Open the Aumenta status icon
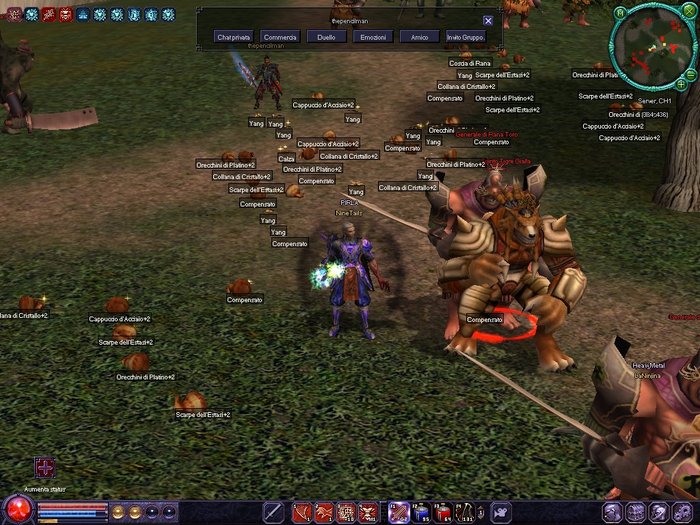Viewport: 700px width, 525px height. click(45, 468)
